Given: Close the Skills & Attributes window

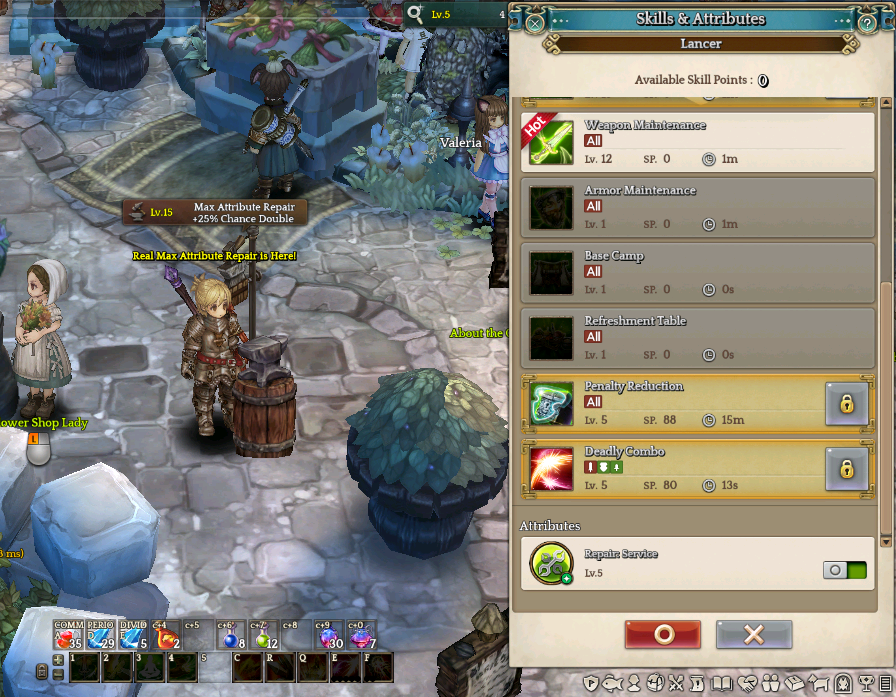Looking at the screenshot, I should coord(535,21).
